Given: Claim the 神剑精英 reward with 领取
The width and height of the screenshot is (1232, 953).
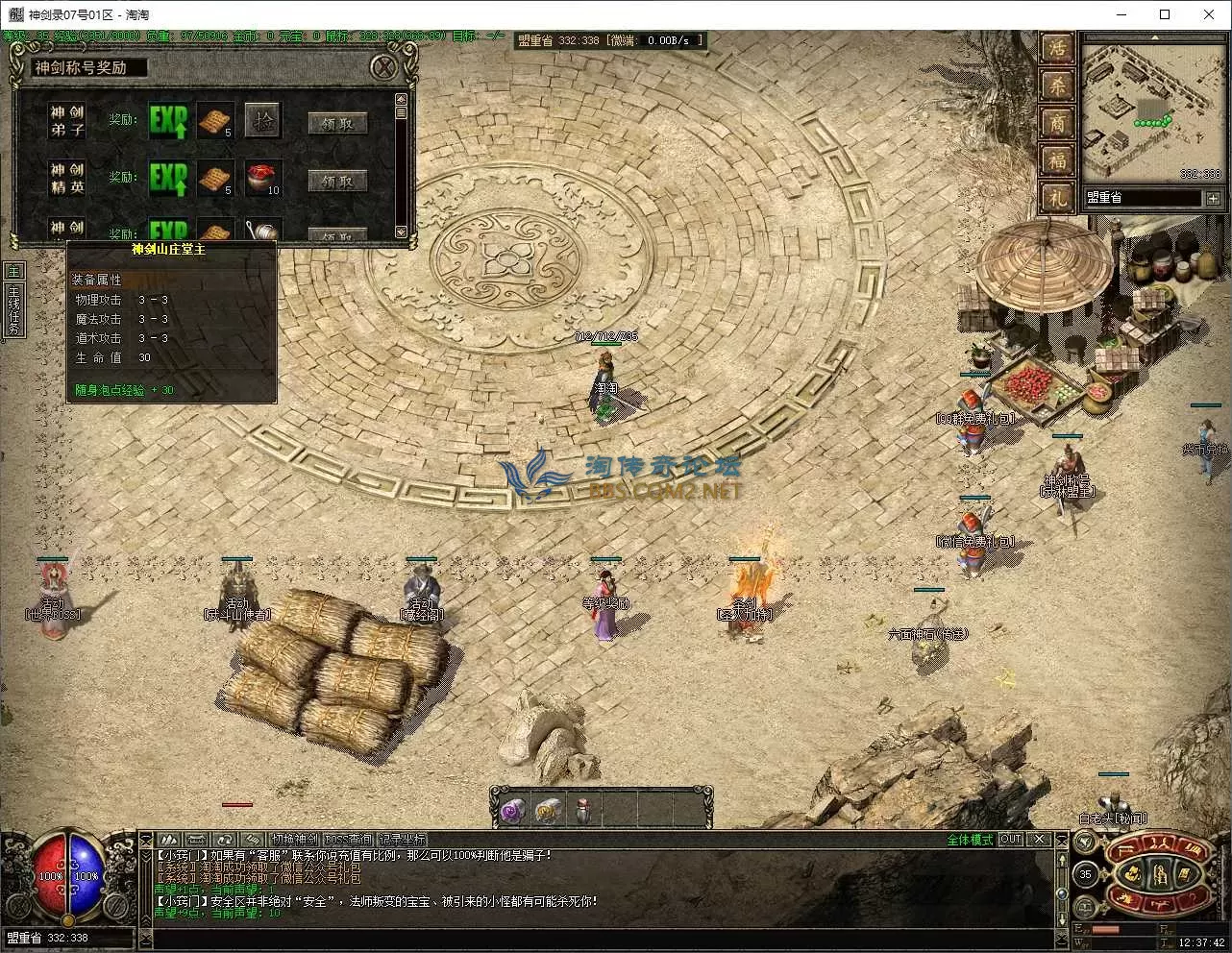Looking at the screenshot, I should 337,180.
